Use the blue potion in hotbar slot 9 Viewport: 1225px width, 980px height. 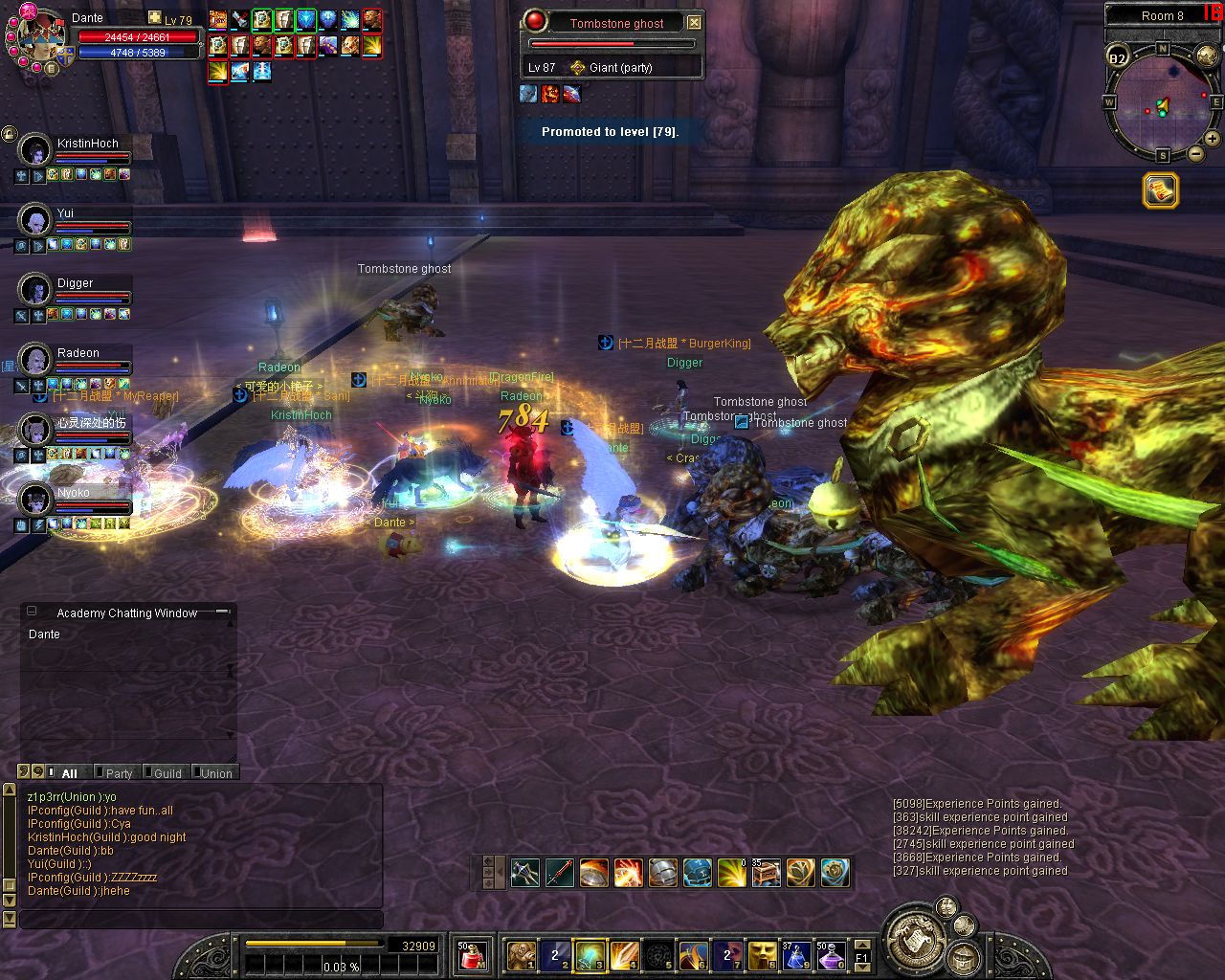[797, 955]
